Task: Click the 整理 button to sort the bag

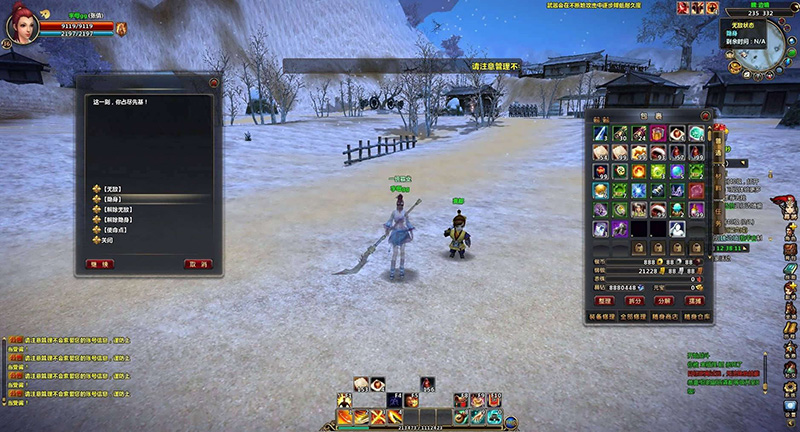Action: [604, 300]
